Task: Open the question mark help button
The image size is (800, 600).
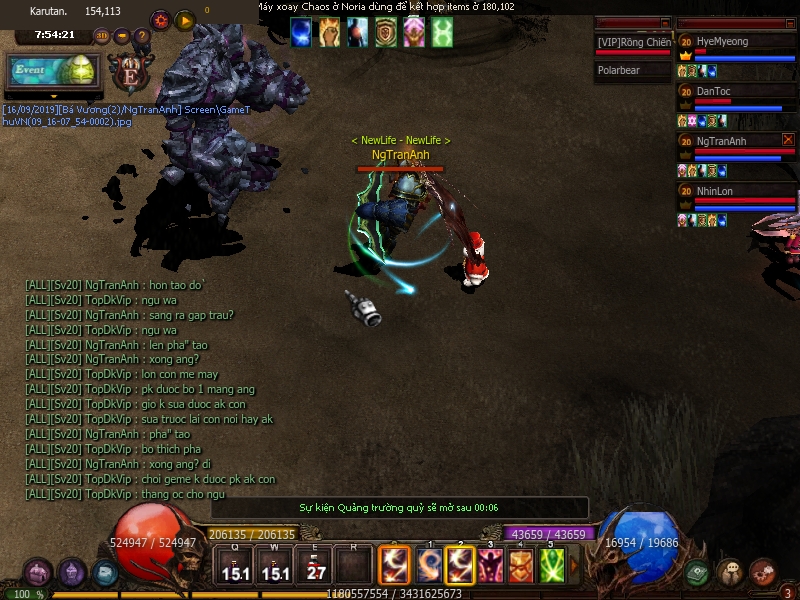Action: pyautogui.click(x=142, y=36)
